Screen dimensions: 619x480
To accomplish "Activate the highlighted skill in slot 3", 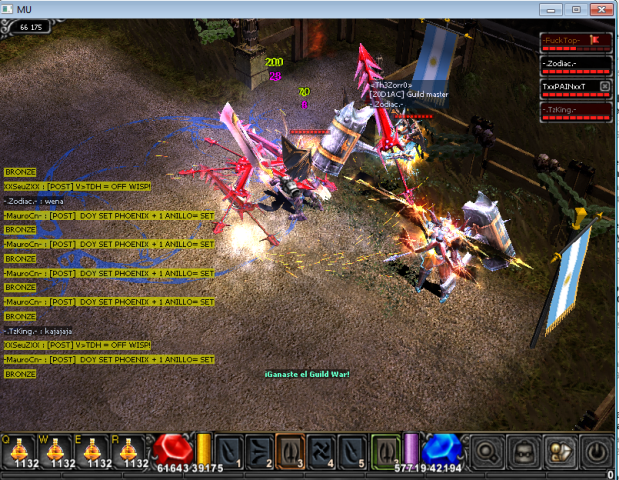I will click(x=291, y=451).
